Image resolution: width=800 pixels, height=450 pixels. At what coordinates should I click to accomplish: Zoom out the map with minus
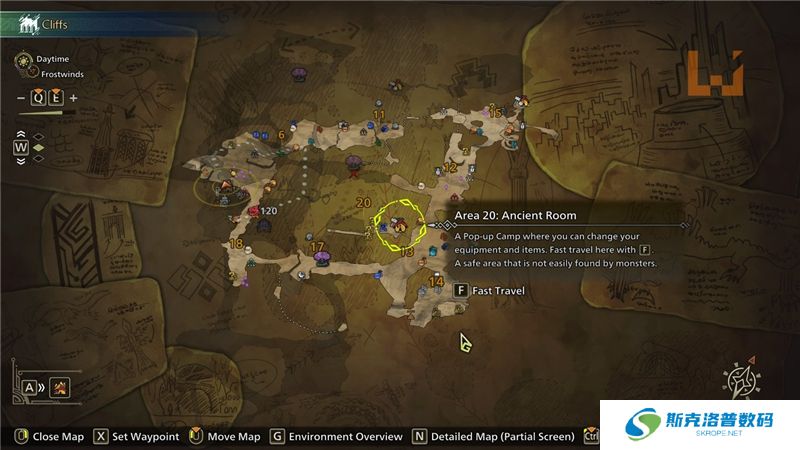[x=21, y=98]
